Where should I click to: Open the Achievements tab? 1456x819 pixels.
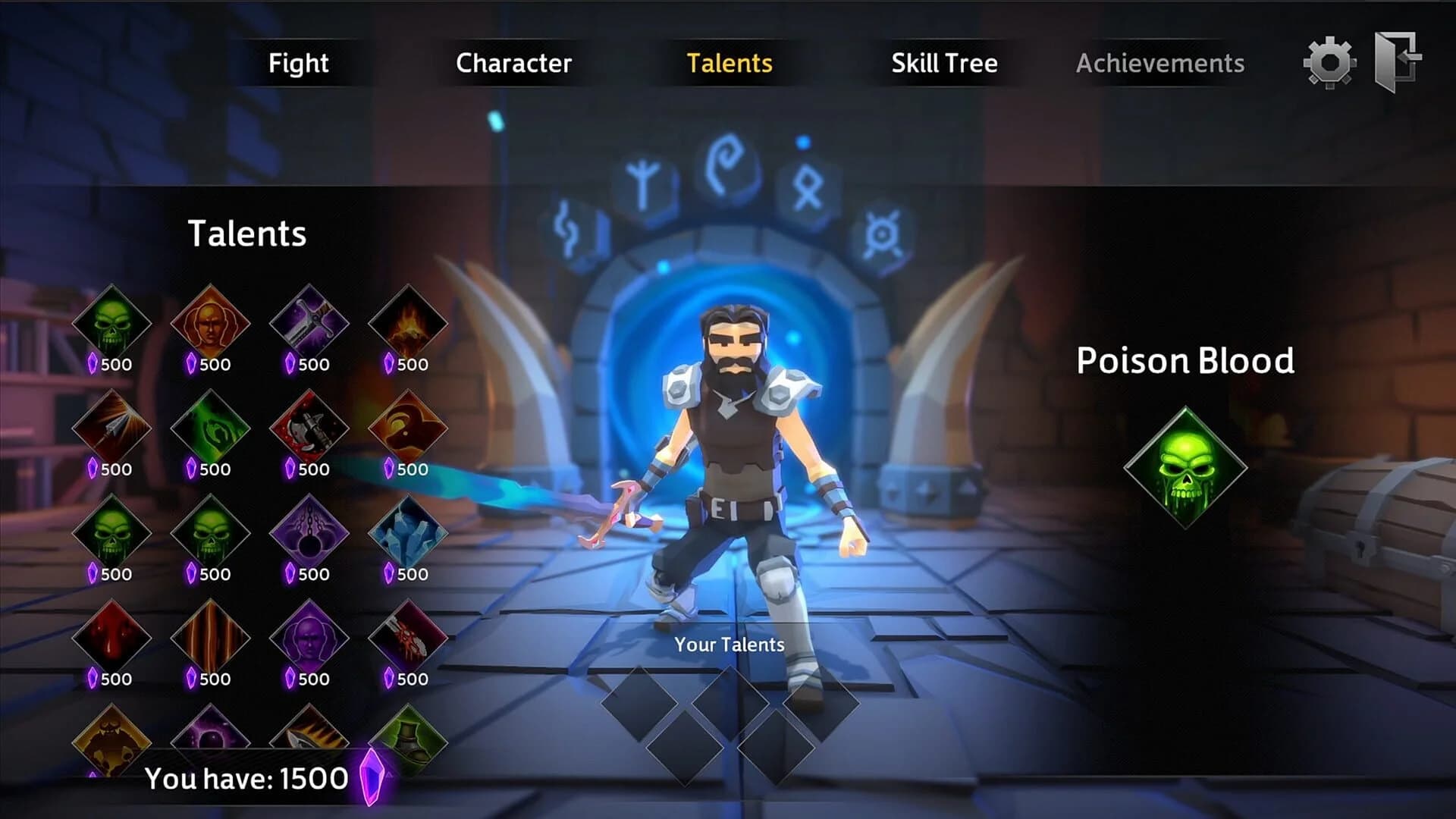point(1160,64)
